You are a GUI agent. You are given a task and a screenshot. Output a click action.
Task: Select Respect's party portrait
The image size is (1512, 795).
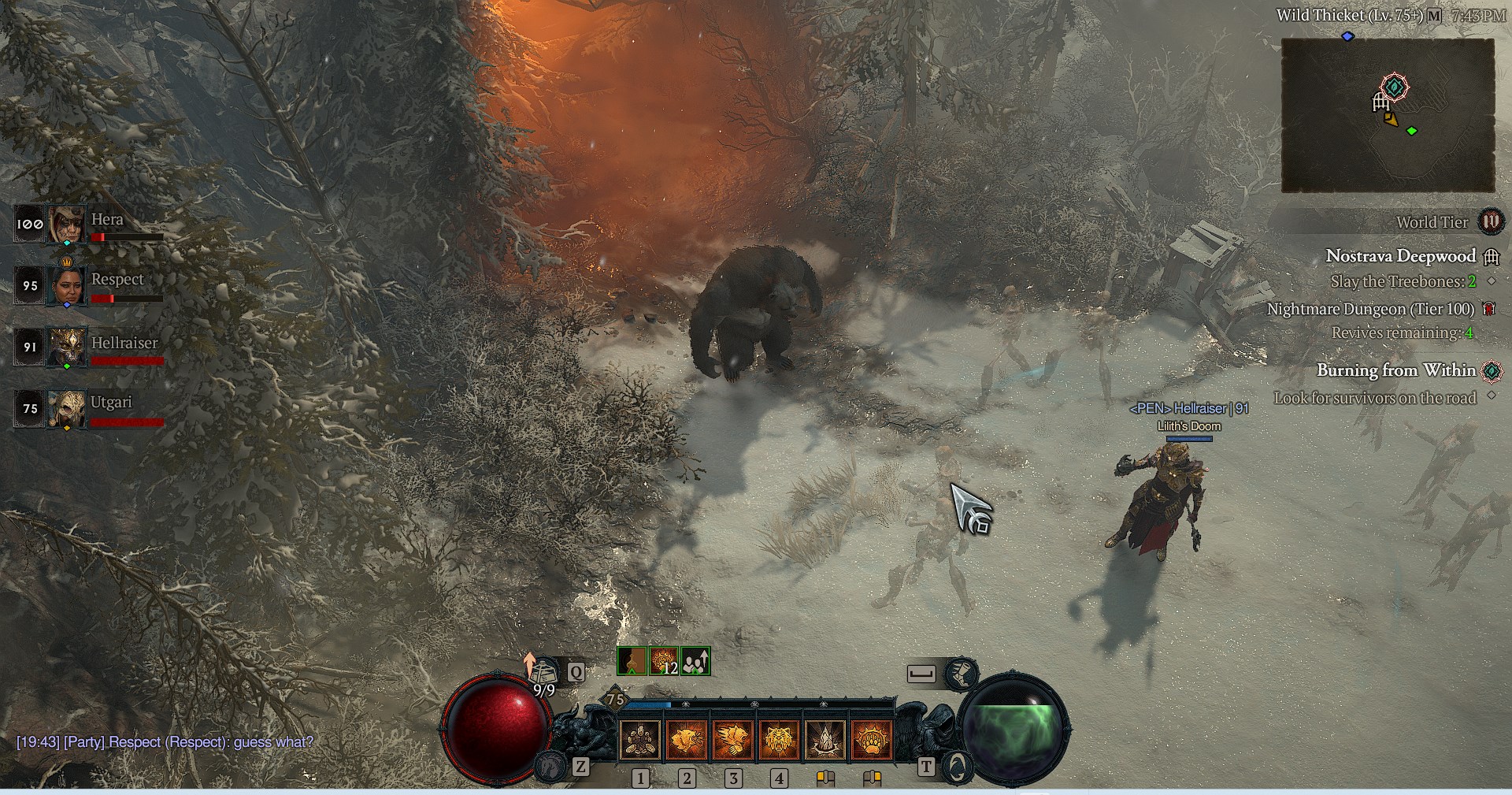point(66,285)
